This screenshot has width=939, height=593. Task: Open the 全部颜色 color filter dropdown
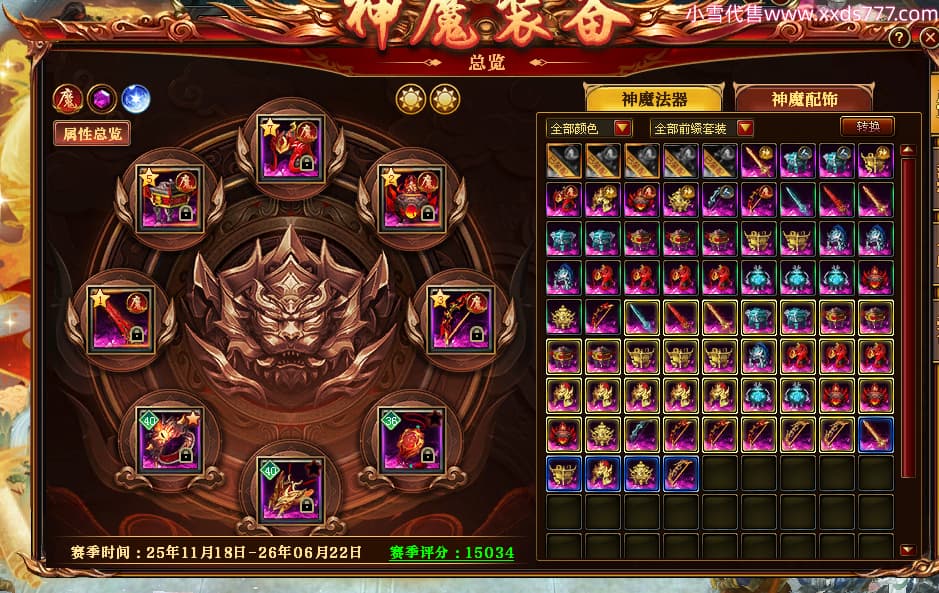[590, 128]
